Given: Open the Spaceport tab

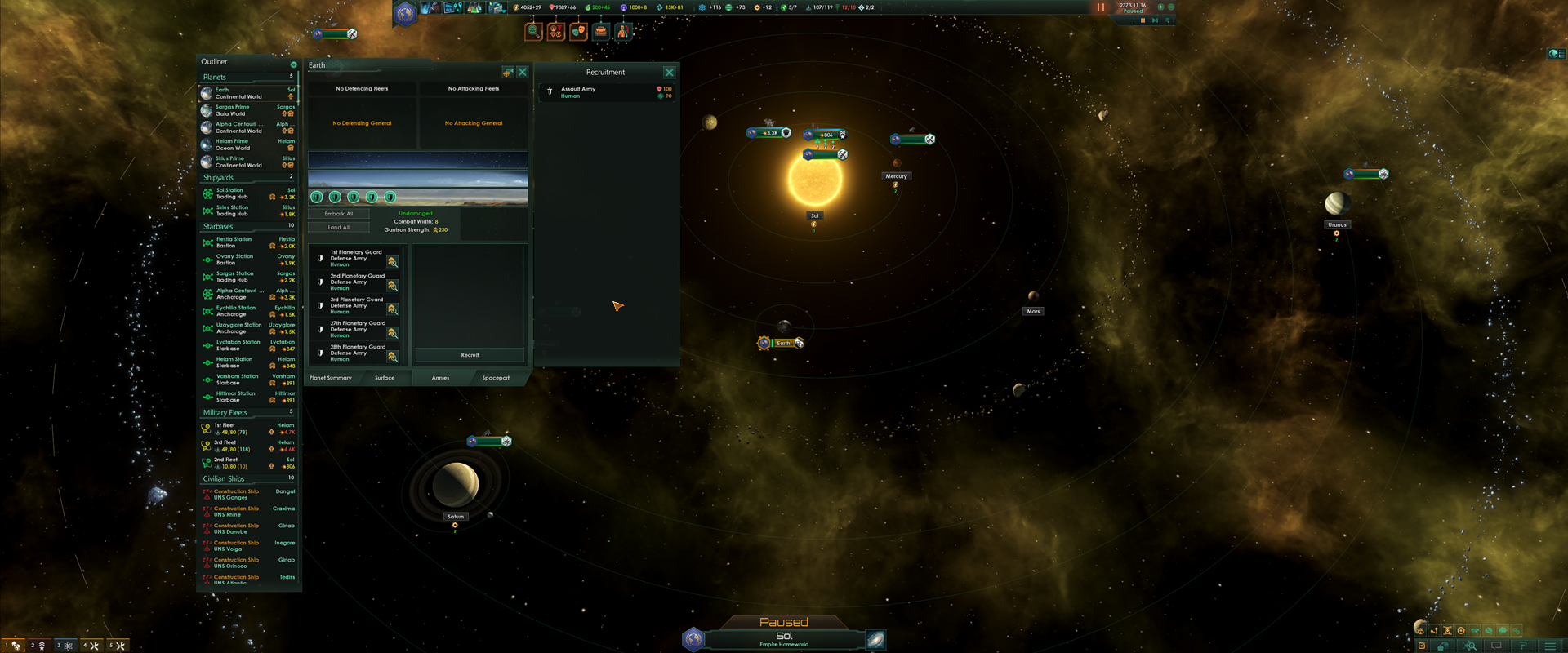Looking at the screenshot, I should [x=496, y=378].
